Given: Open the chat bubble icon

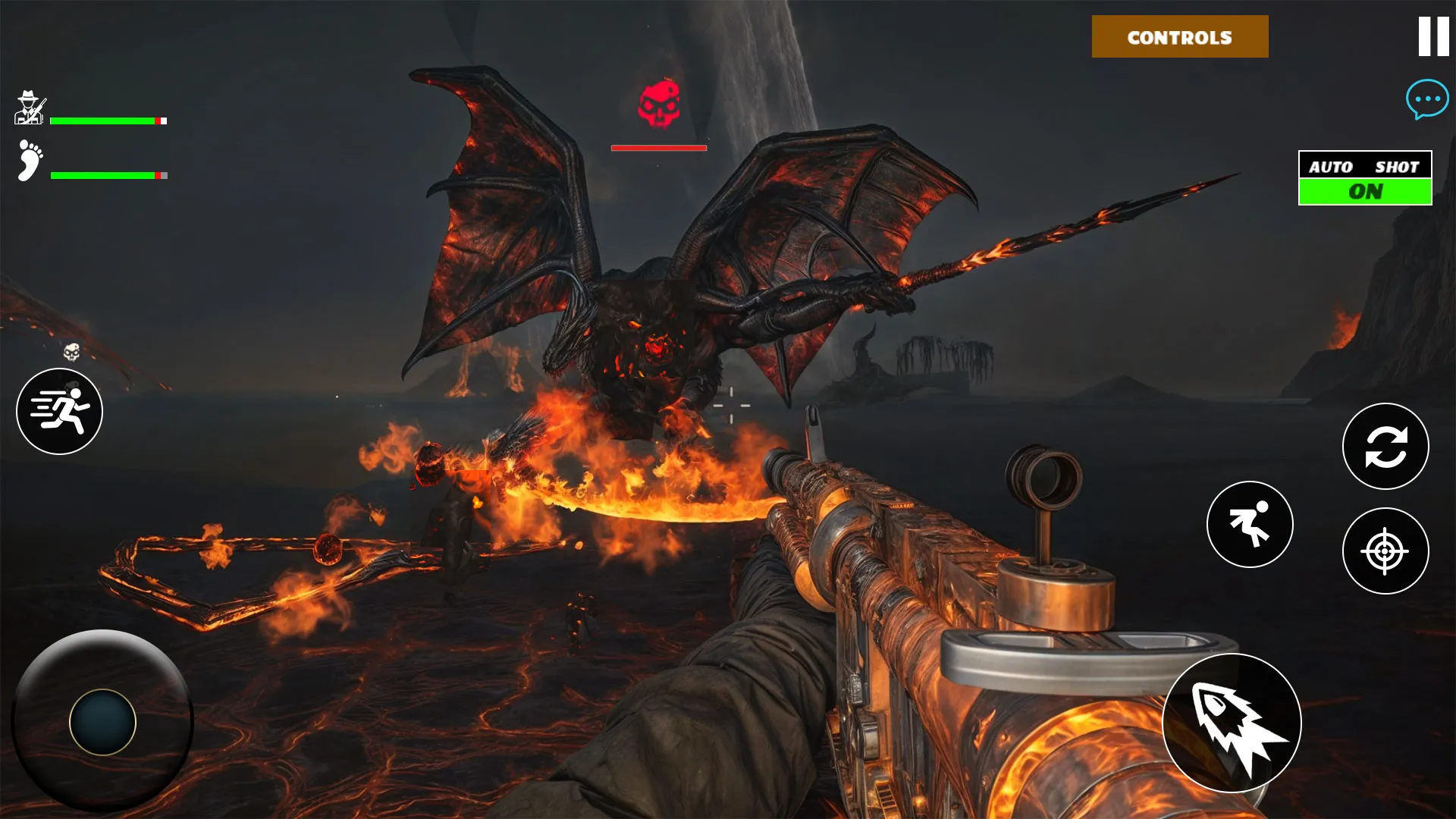Looking at the screenshot, I should [x=1426, y=99].
